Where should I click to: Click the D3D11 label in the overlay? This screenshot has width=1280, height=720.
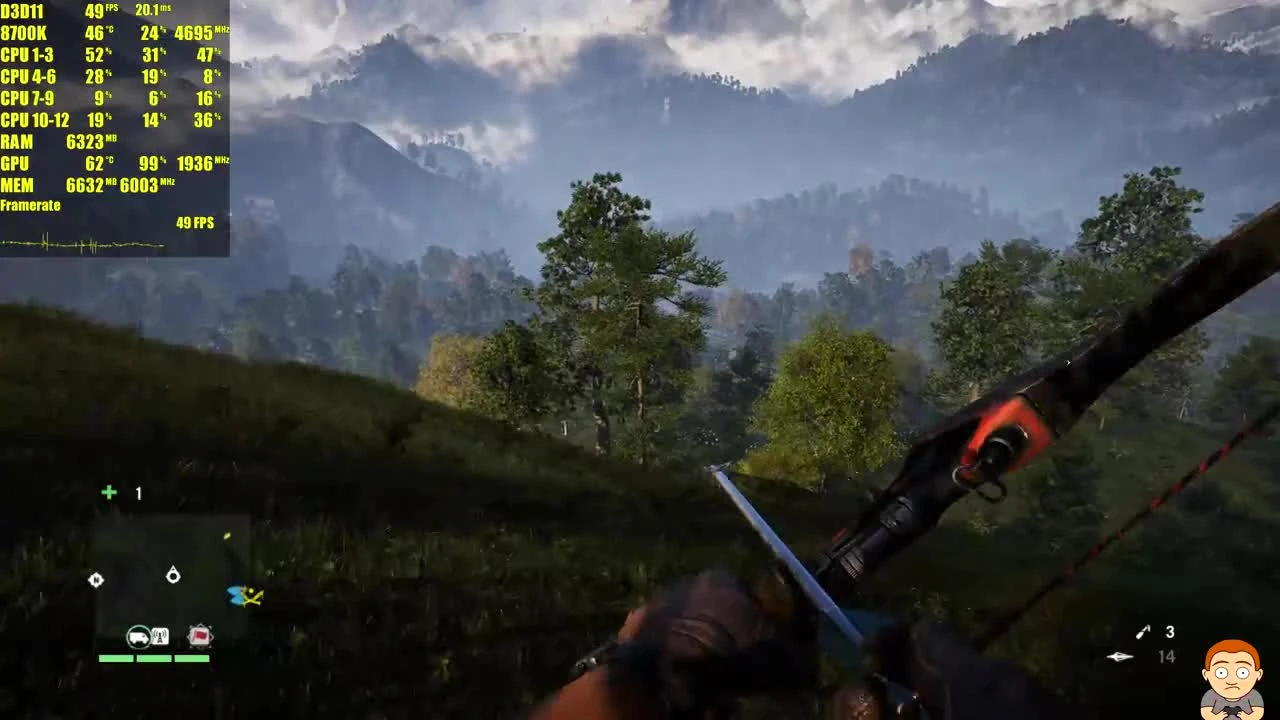(x=21, y=11)
